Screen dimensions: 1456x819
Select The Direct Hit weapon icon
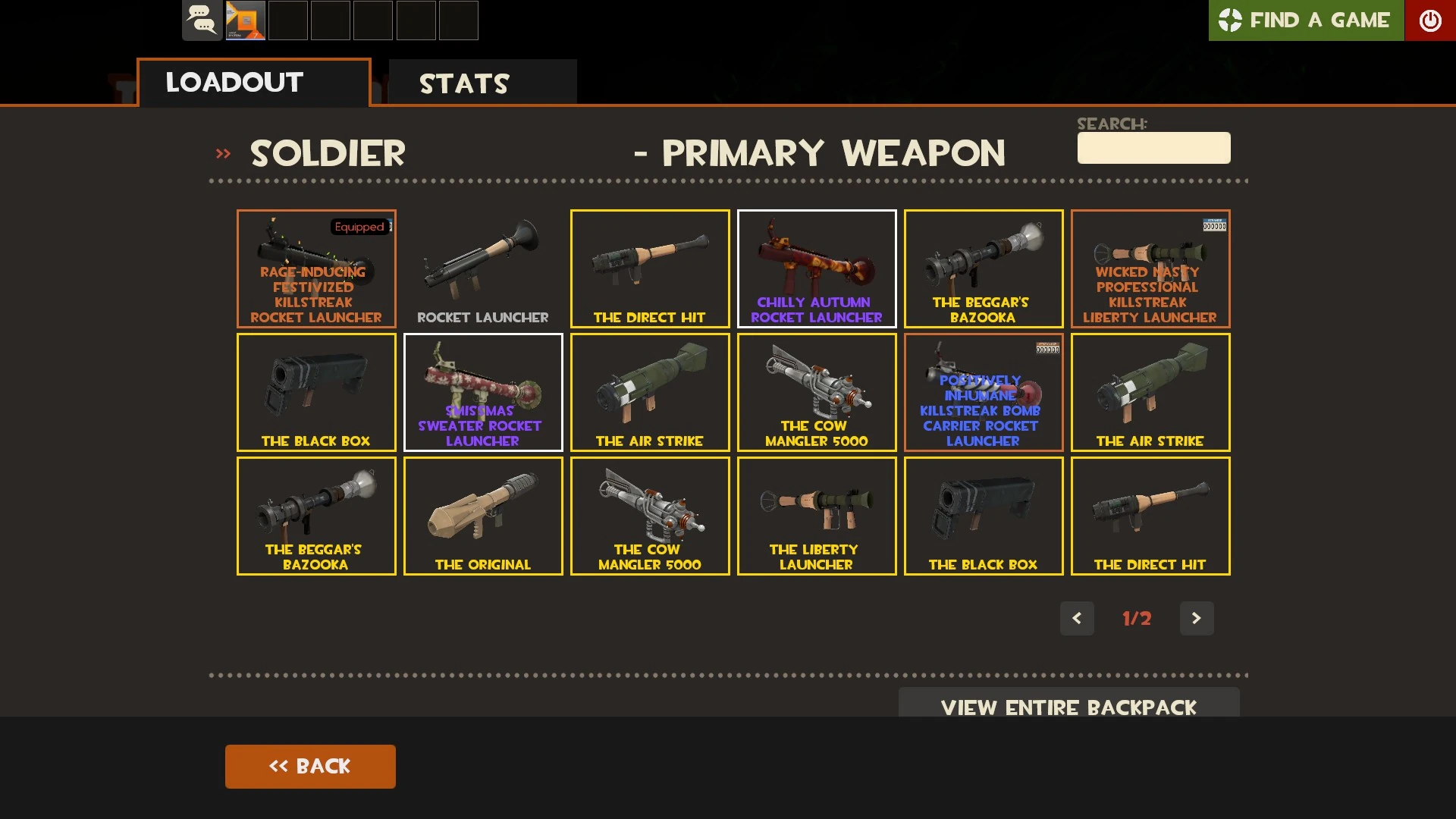pos(649,268)
